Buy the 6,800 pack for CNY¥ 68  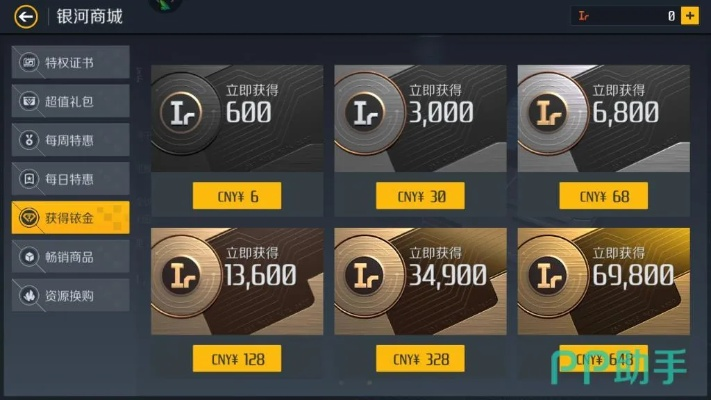[603, 196]
